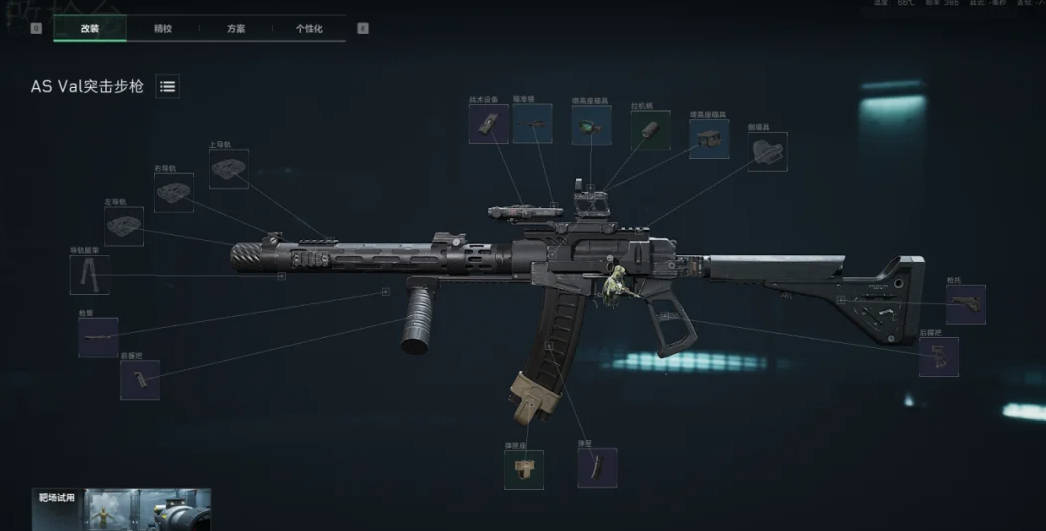
Task: Select the 拉机柄 charging handle slot
Action: click(650, 130)
